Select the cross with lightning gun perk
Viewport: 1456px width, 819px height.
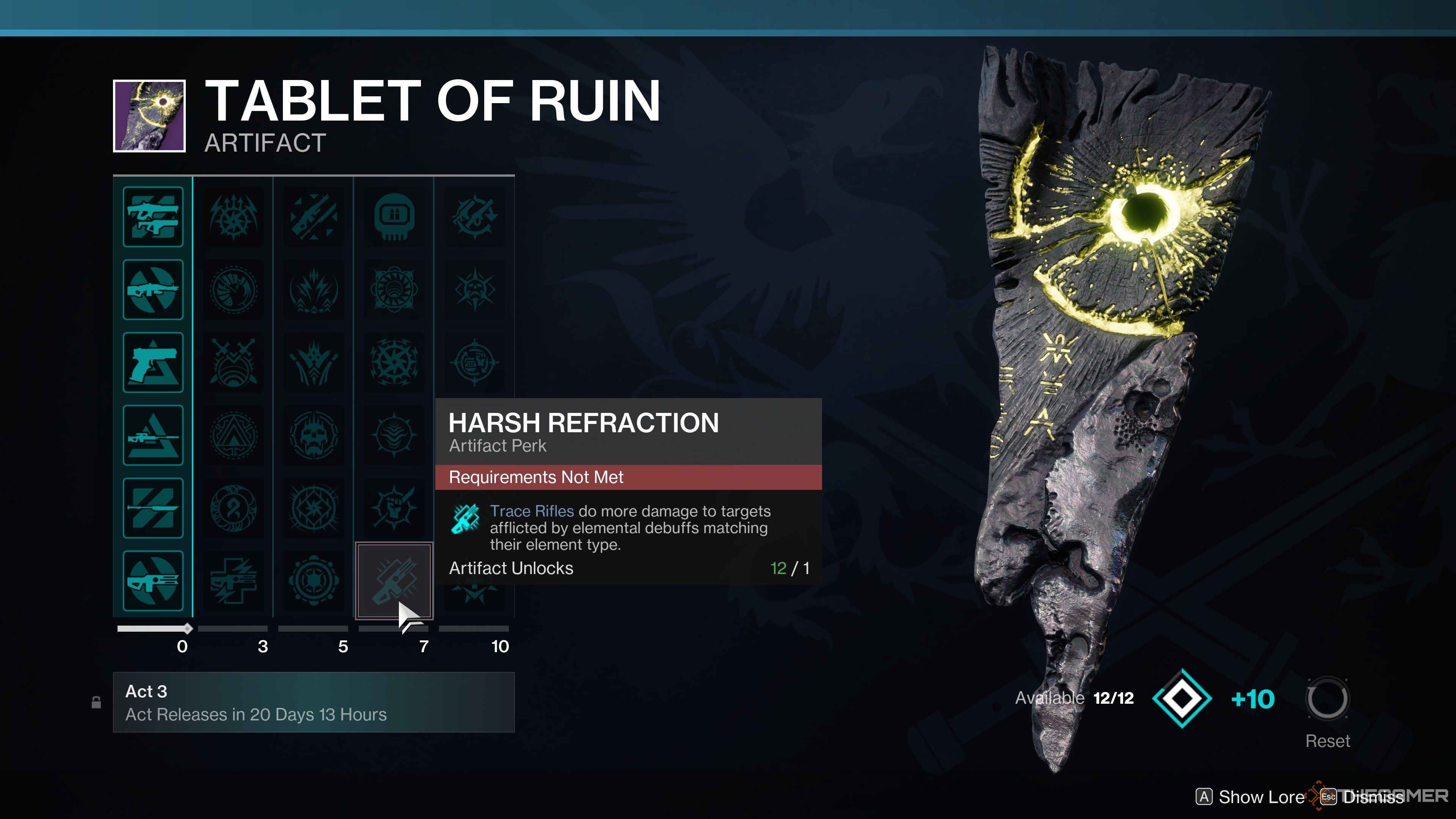(x=234, y=581)
